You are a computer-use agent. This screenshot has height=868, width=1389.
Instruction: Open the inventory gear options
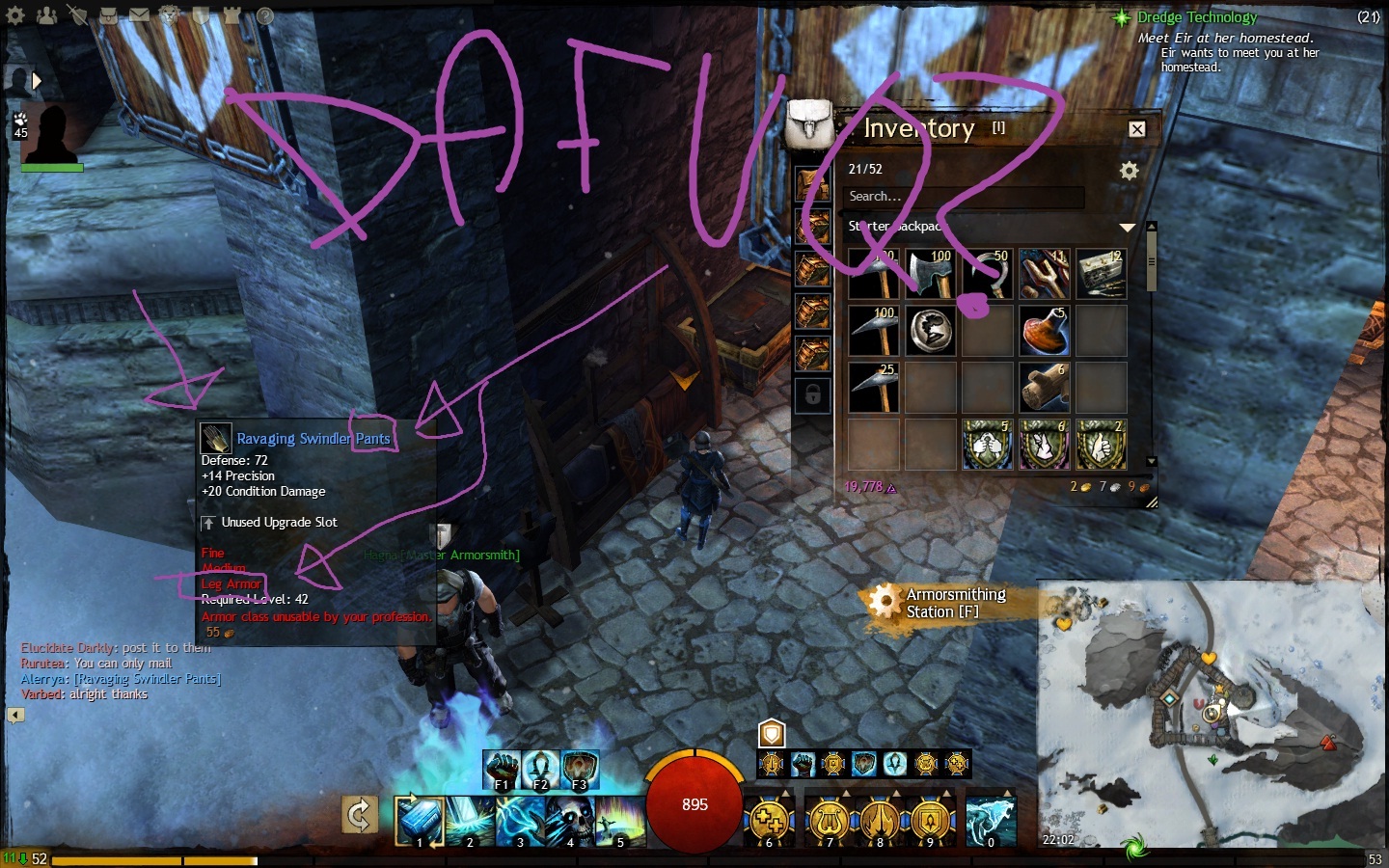coord(1129,171)
